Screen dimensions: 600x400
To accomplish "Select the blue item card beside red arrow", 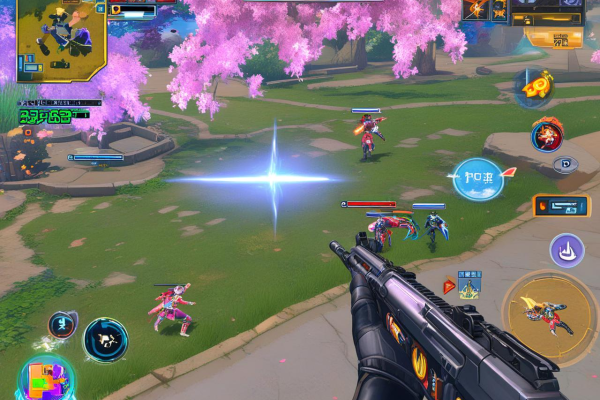I will (469, 284).
